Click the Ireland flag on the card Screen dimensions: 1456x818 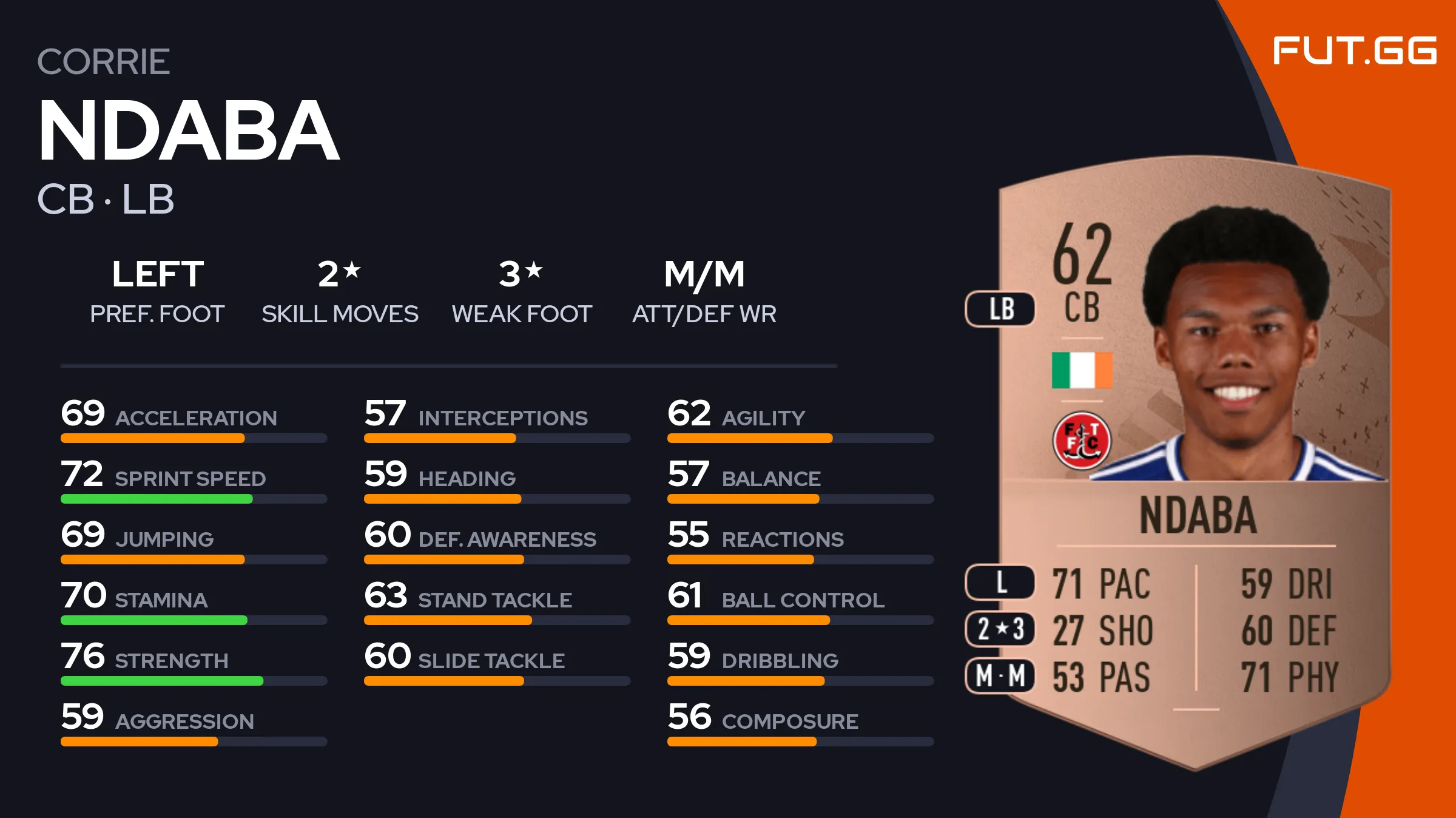coord(1082,370)
